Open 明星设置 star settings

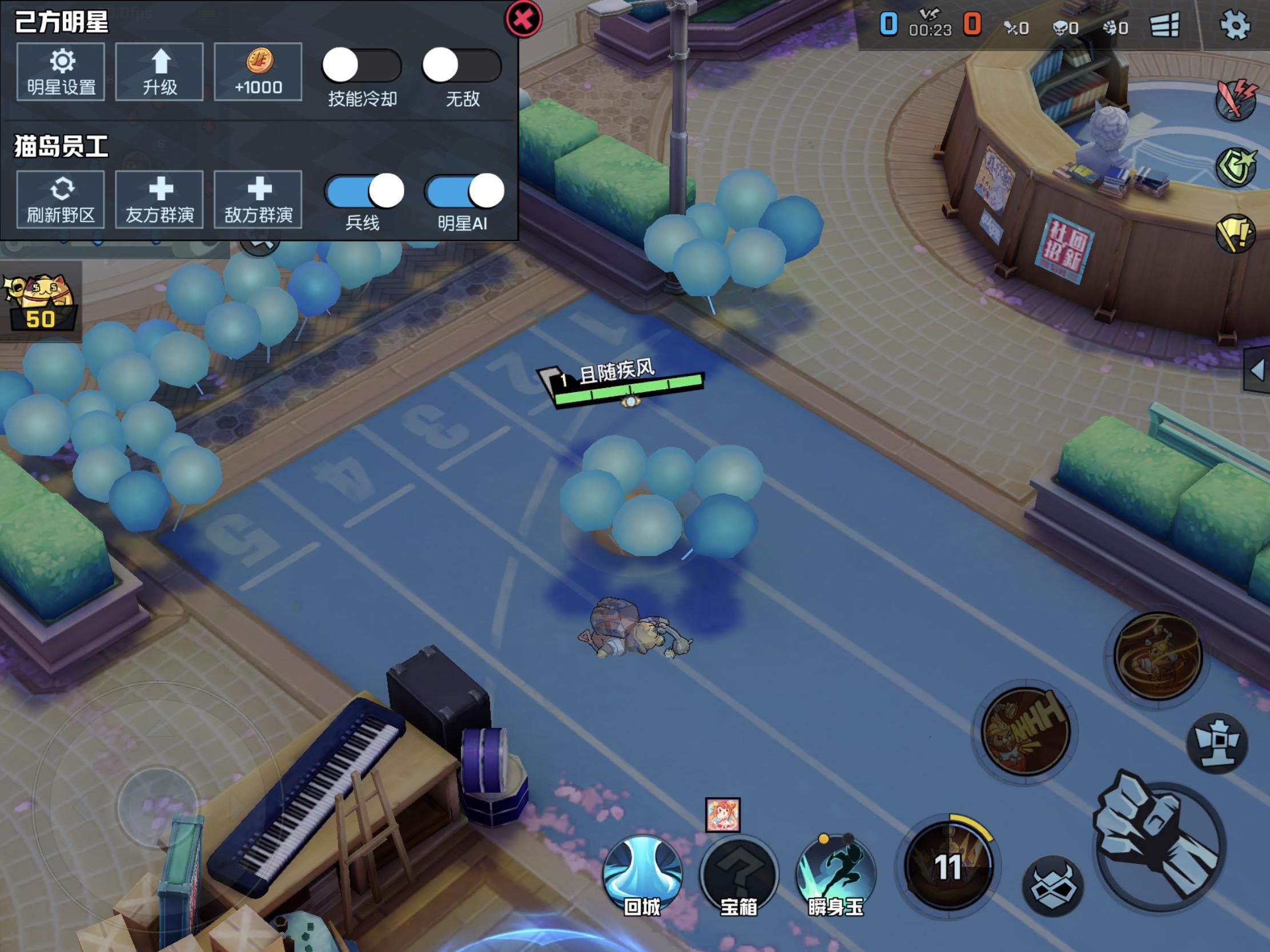click(61, 72)
